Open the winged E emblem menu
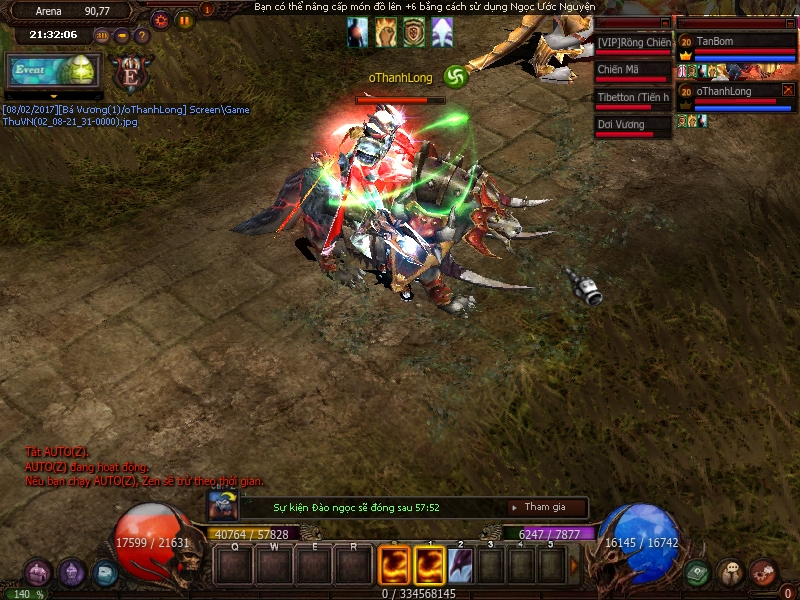Image resolution: width=800 pixels, height=600 pixels. (131, 73)
